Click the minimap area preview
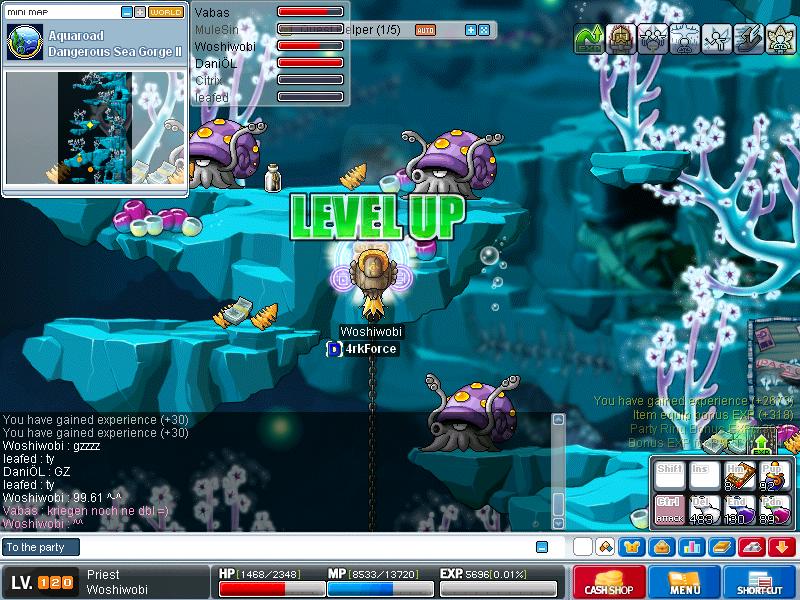Image resolution: width=800 pixels, height=600 pixels. (95, 127)
